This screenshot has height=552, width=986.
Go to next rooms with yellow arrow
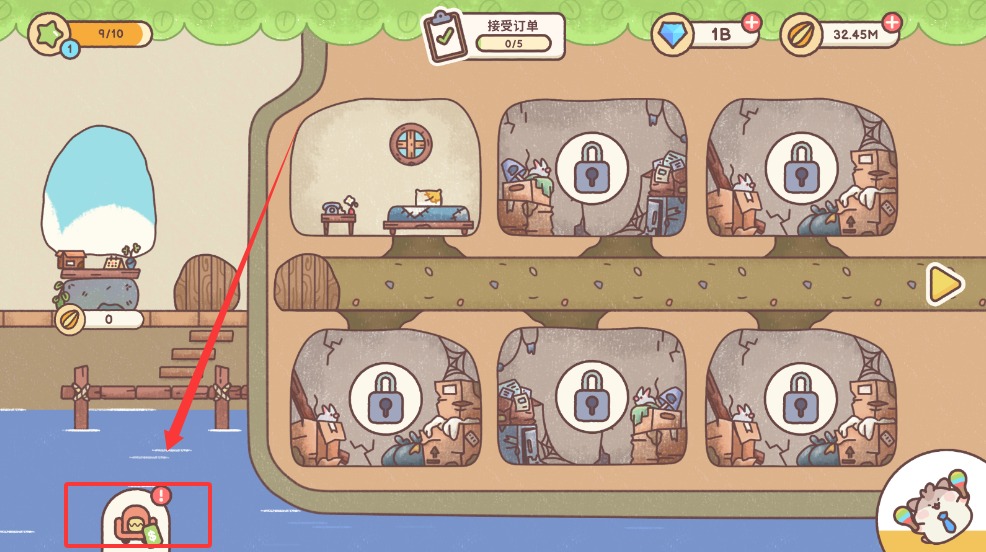[x=943, y=285]
